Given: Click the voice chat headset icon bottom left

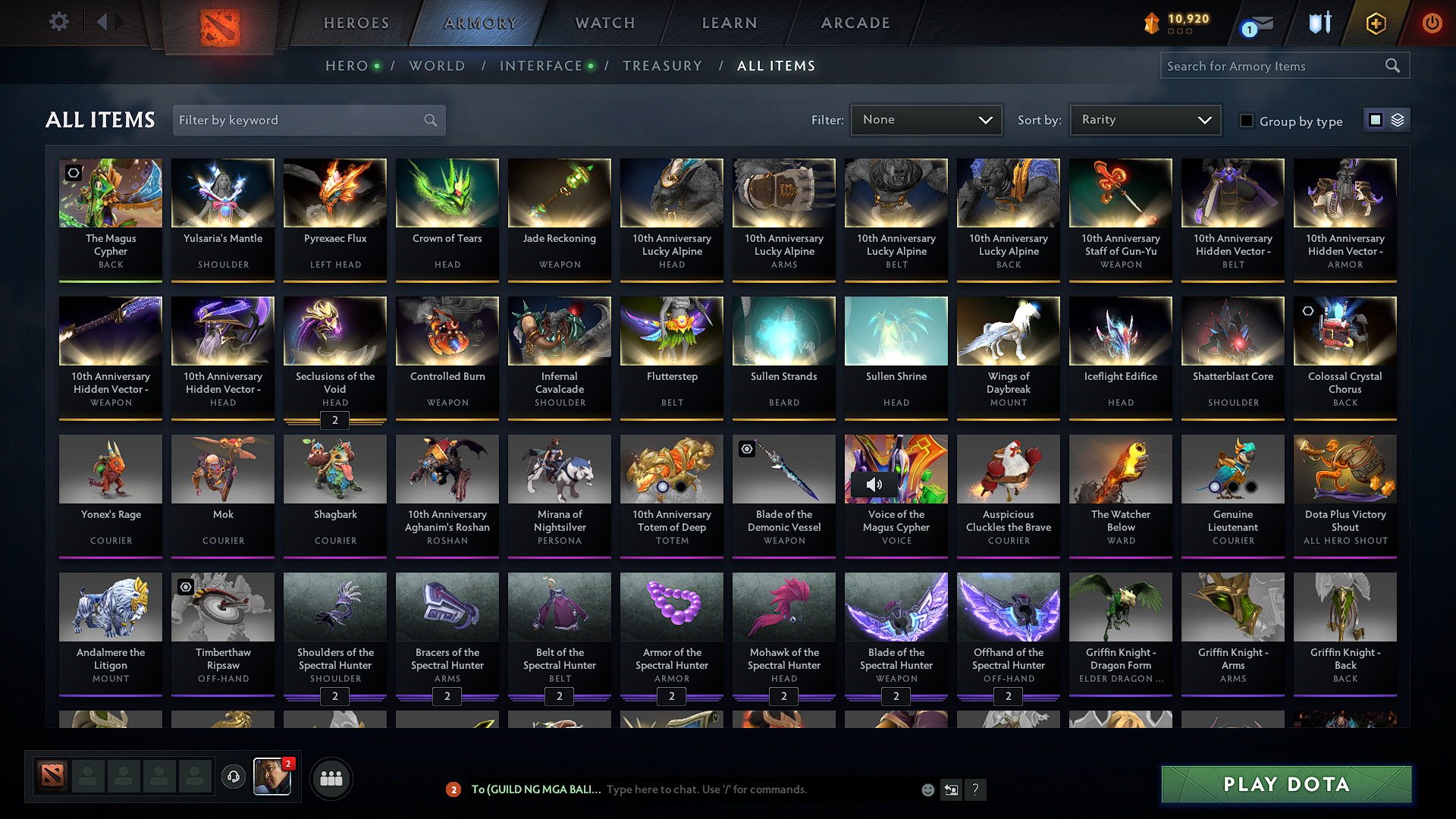Looking at the screenshot, I should tap(234, 777).
